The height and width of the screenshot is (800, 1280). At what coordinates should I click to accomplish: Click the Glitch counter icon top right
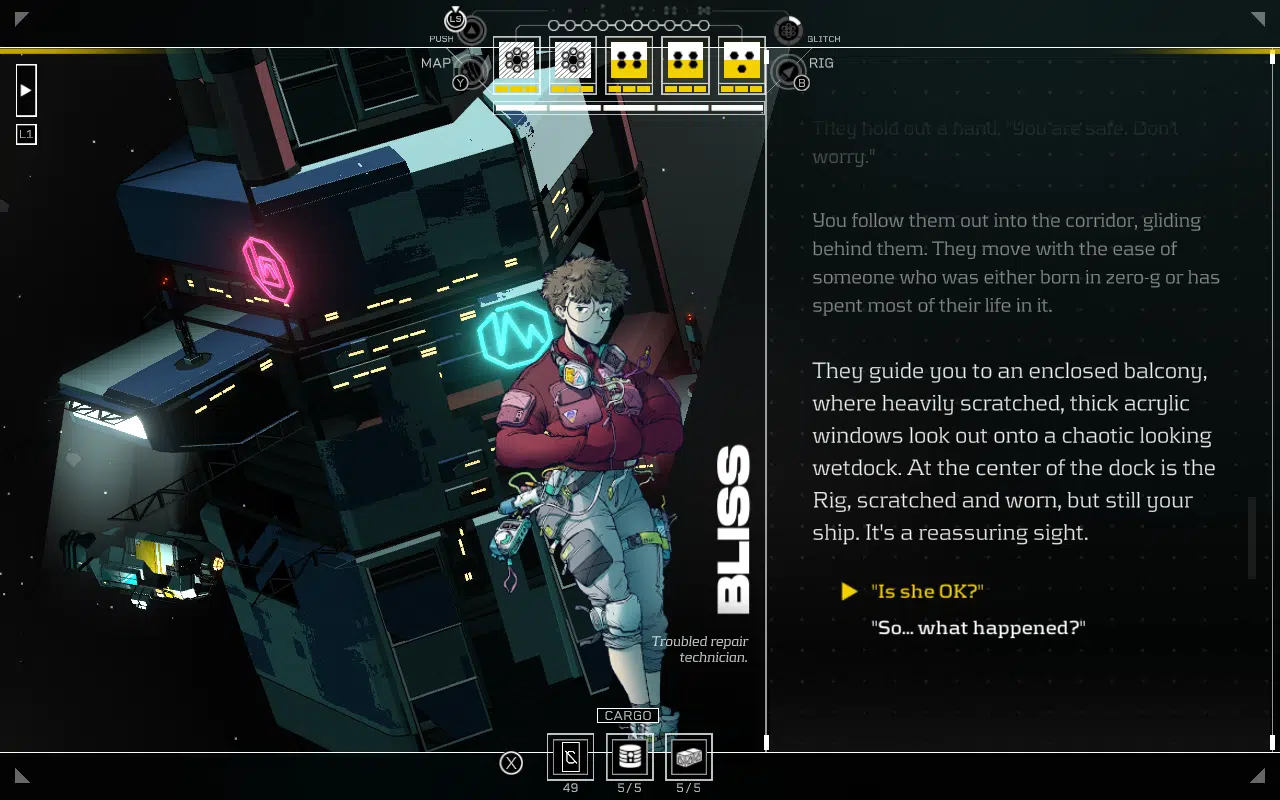click(789, 30)
